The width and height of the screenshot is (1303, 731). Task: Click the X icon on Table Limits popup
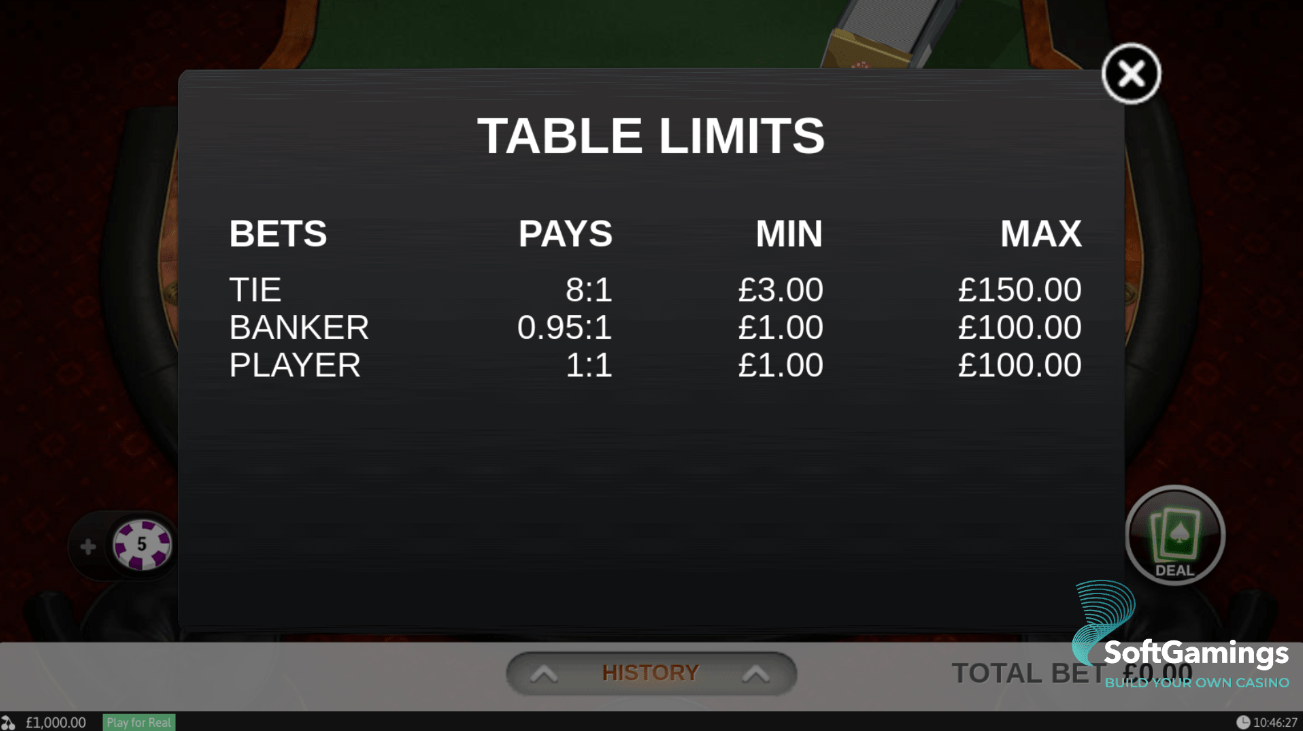click(1130, 73)
